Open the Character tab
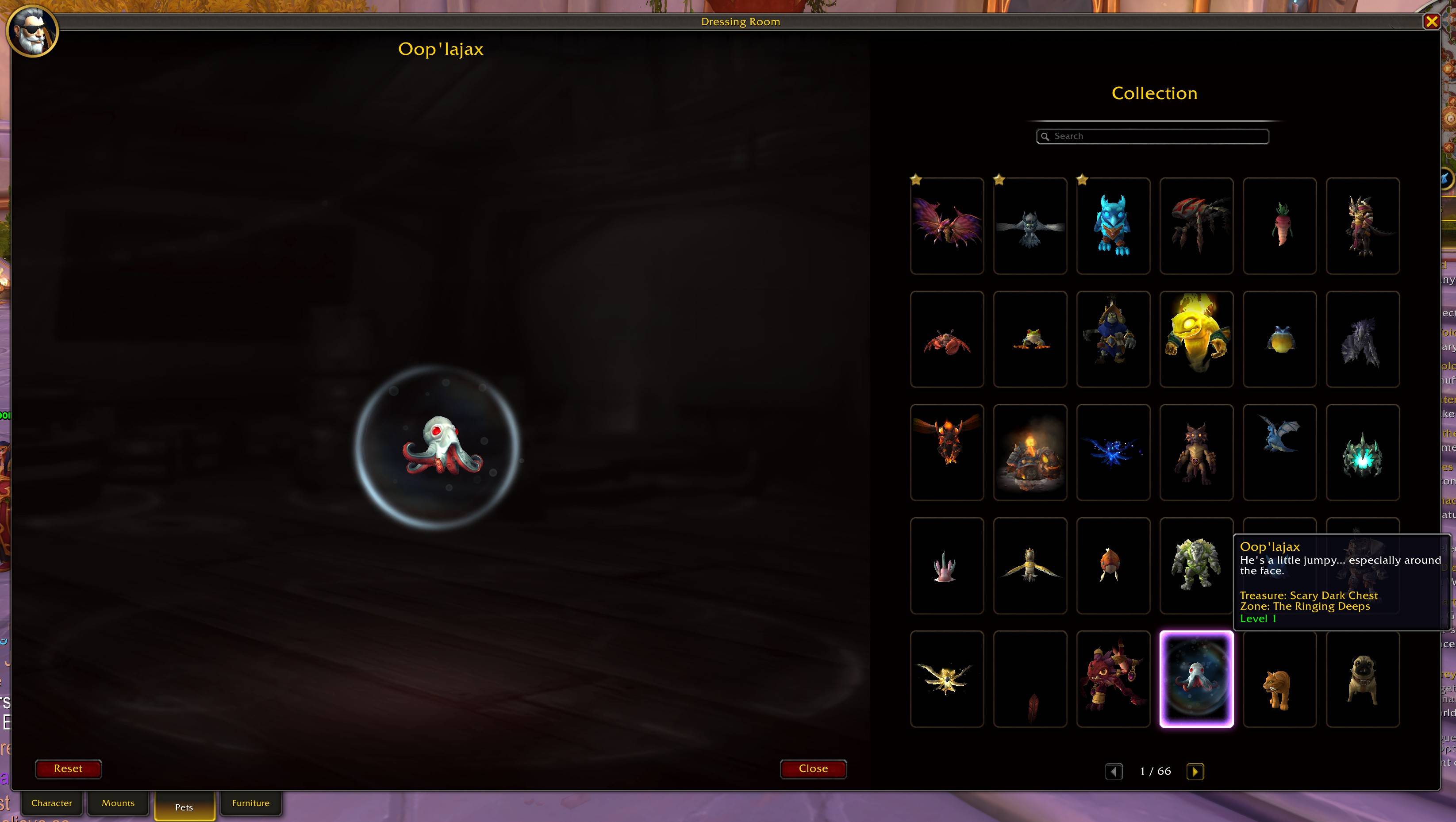 tap(52, 803)
